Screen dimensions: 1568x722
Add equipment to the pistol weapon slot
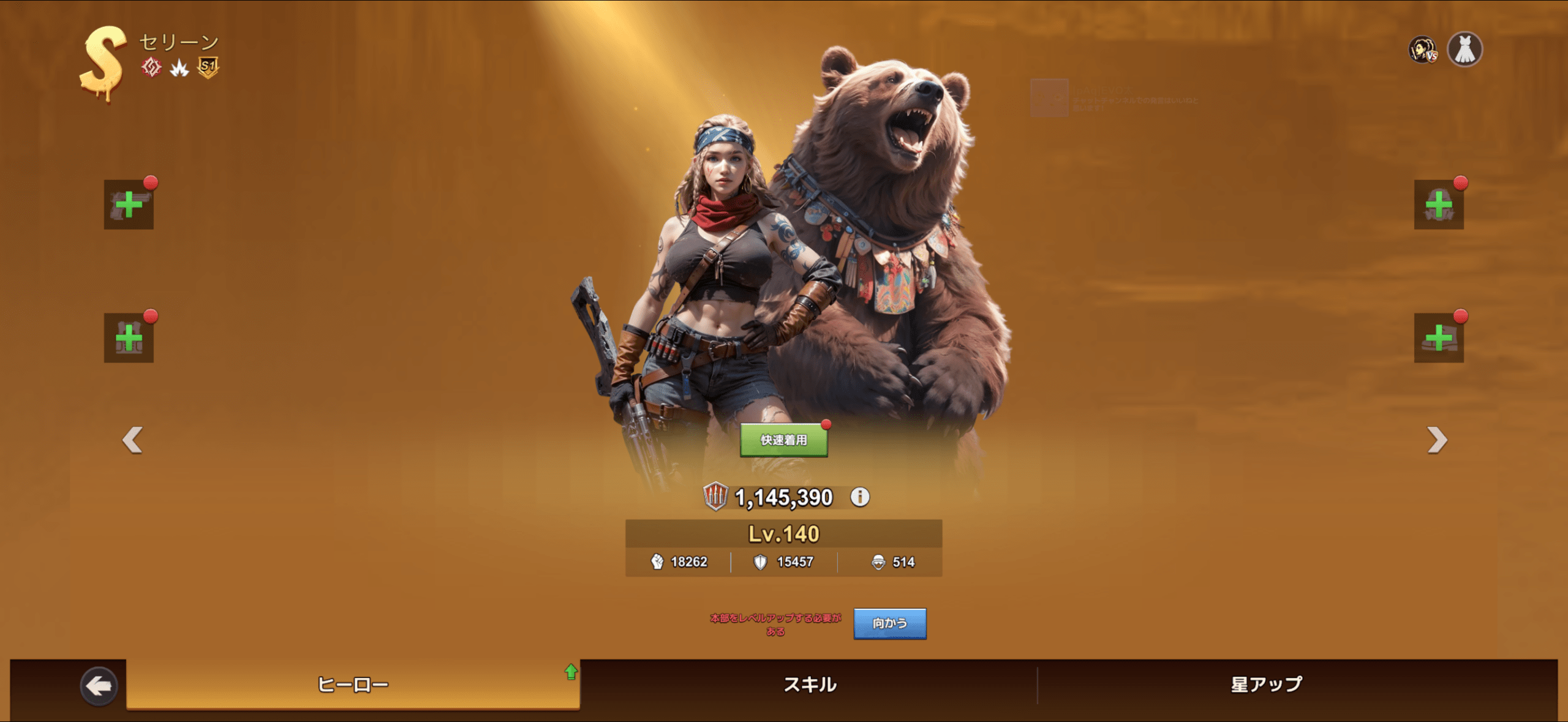pyautogui.click(x=129, y=205)
